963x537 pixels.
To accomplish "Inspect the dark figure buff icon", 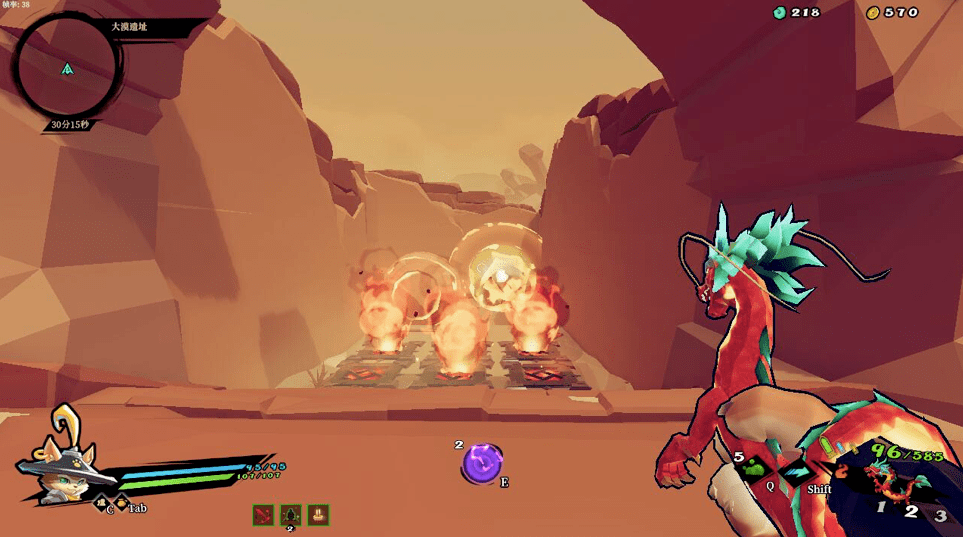I will click(x=291, y=515).
